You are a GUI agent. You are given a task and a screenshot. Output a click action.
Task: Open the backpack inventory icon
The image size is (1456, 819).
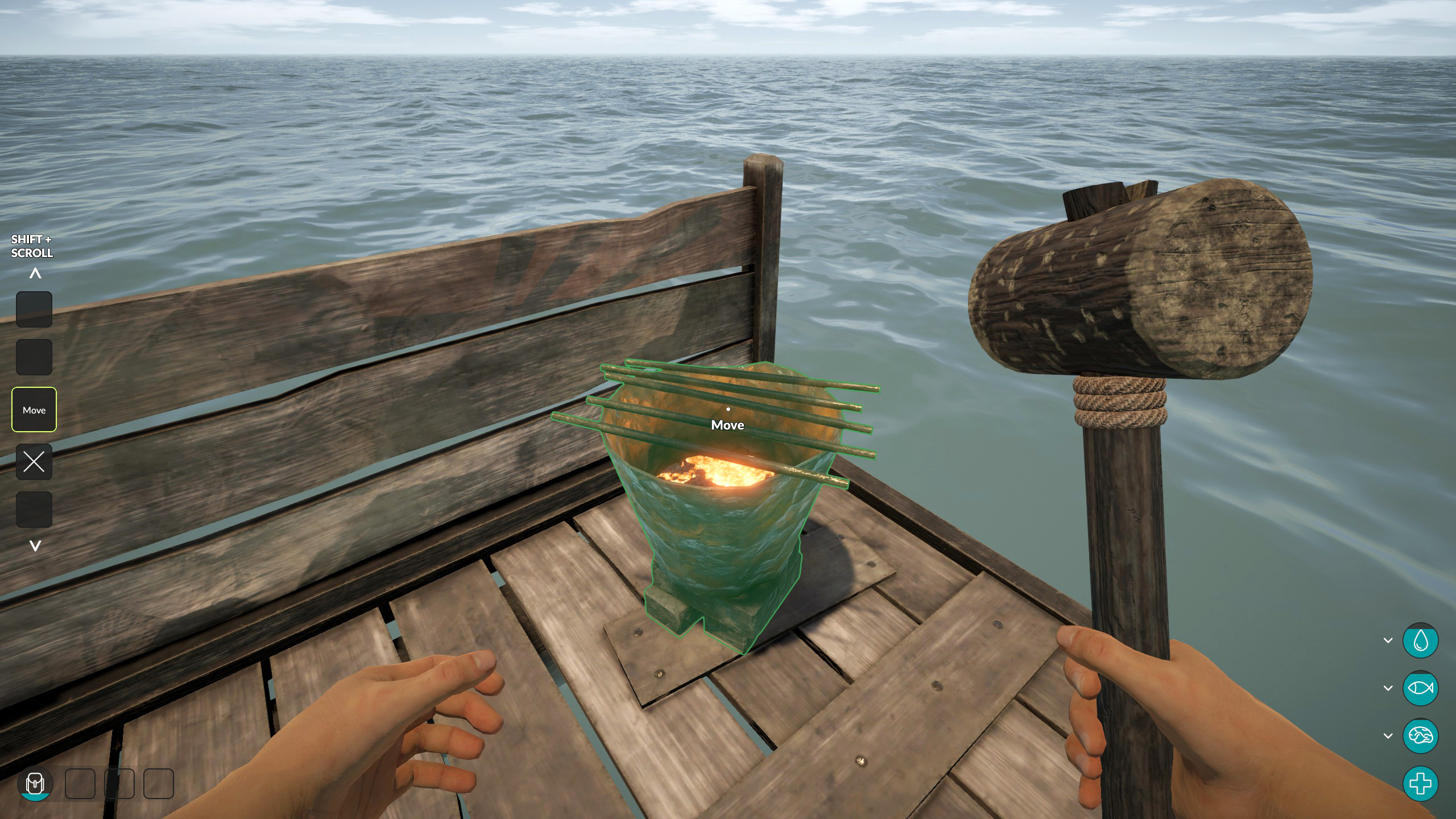pyautogui.click(x=35, y=784)
